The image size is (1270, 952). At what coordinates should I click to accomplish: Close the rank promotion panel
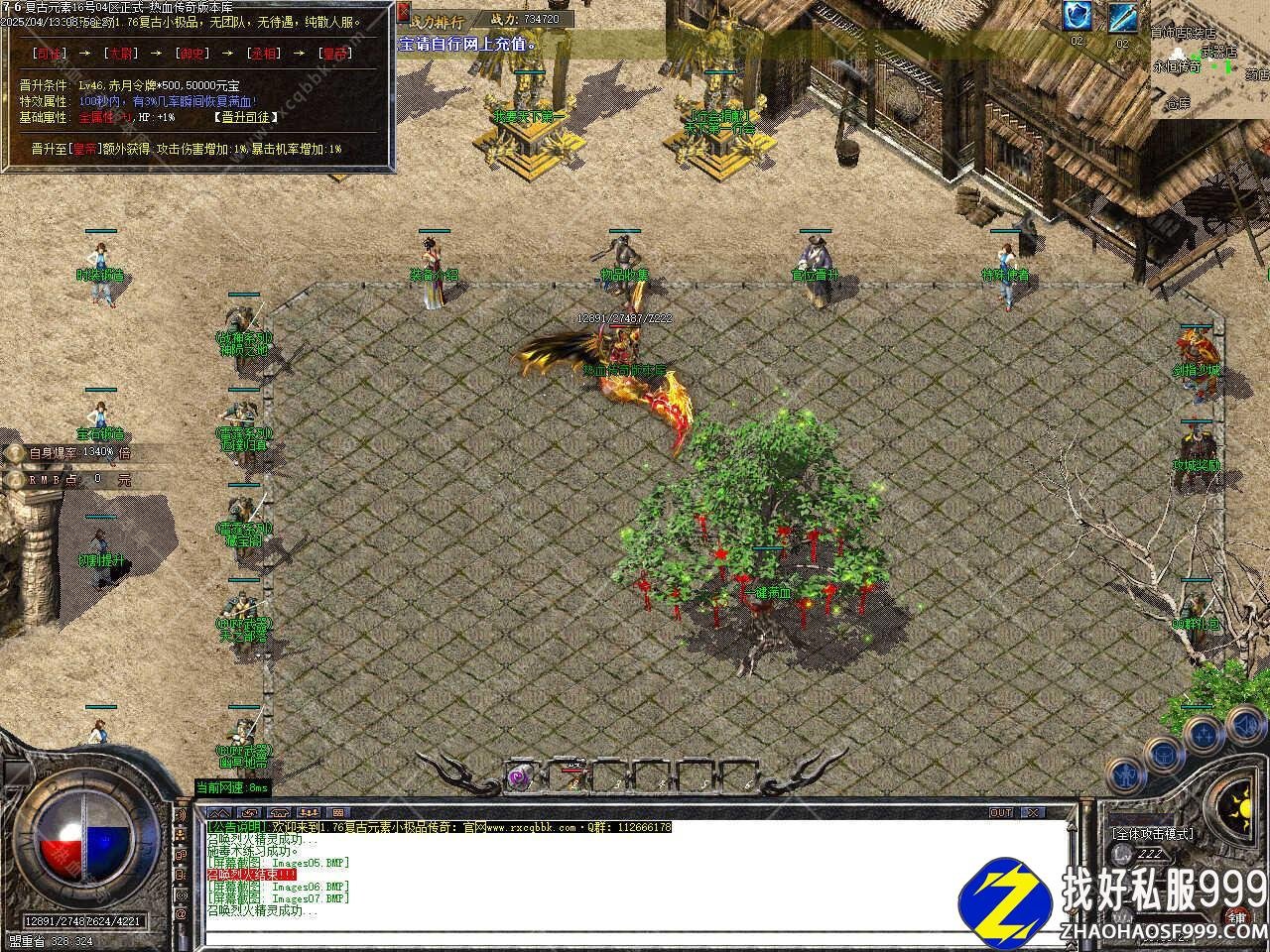(x=404, y=11)
